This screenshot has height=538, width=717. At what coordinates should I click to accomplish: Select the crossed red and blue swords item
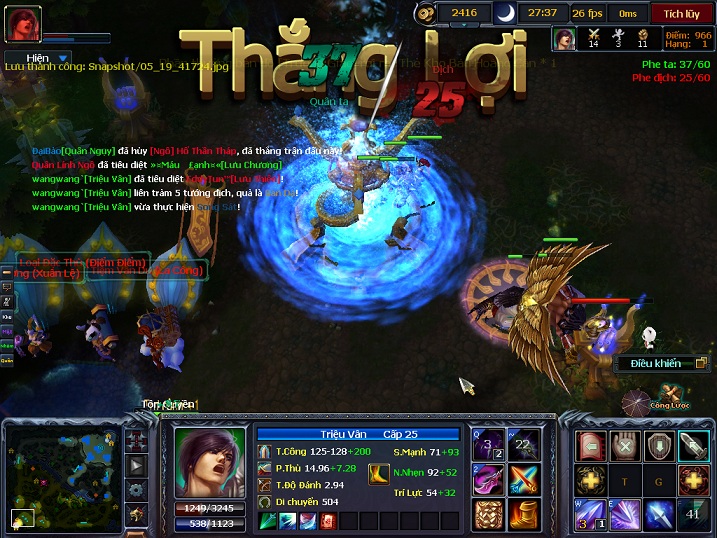523,479
